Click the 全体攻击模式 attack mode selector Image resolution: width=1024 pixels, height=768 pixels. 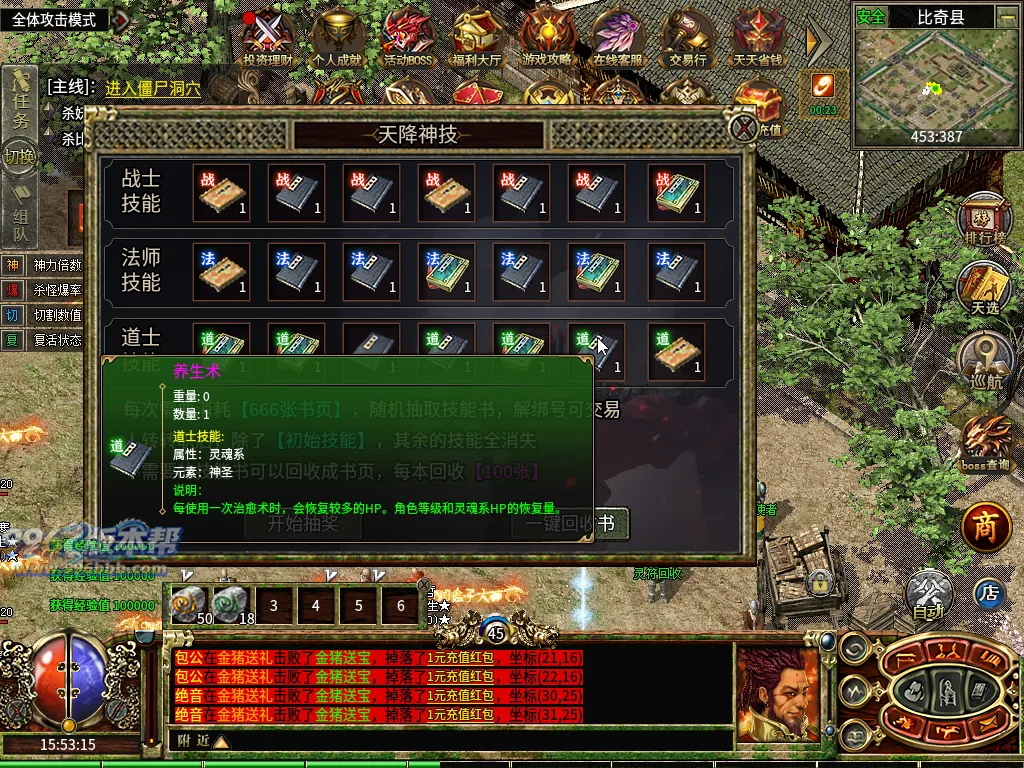pyautogui.click(x=61, y=19)
